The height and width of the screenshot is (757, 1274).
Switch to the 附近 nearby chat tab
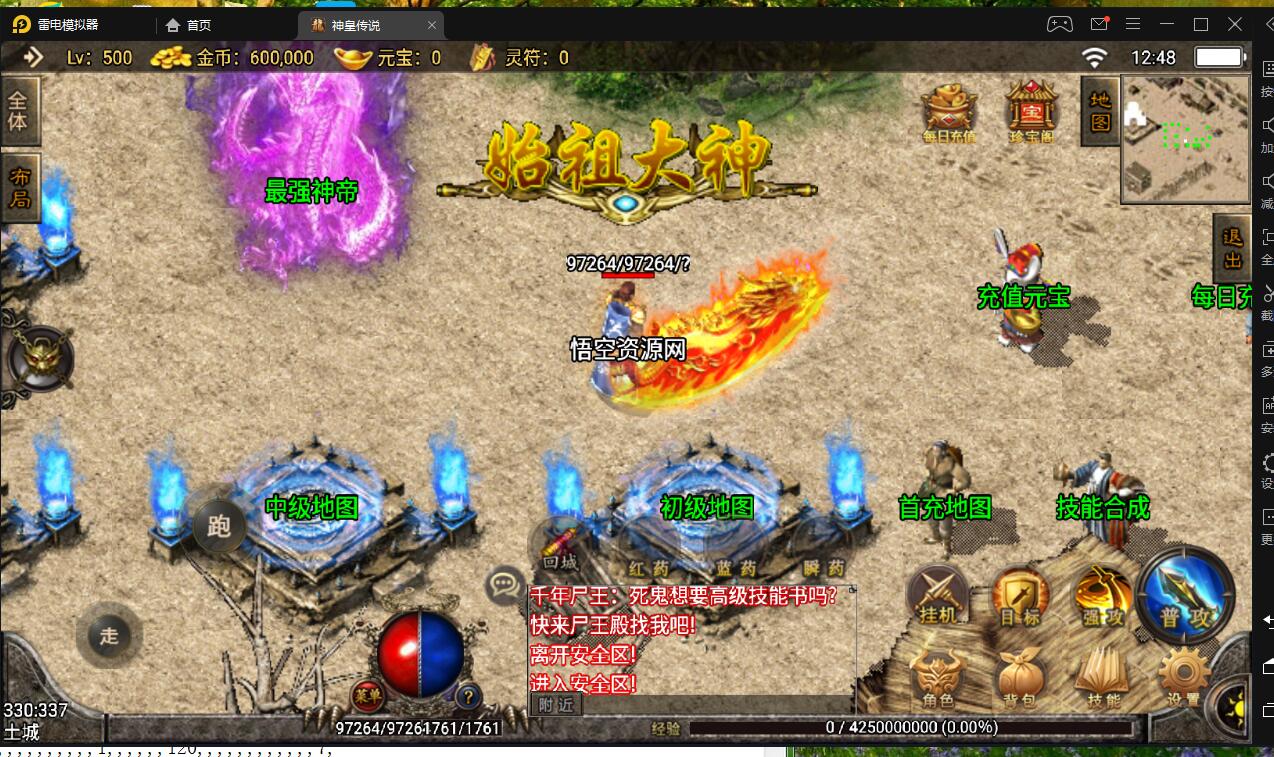[556, 704]
